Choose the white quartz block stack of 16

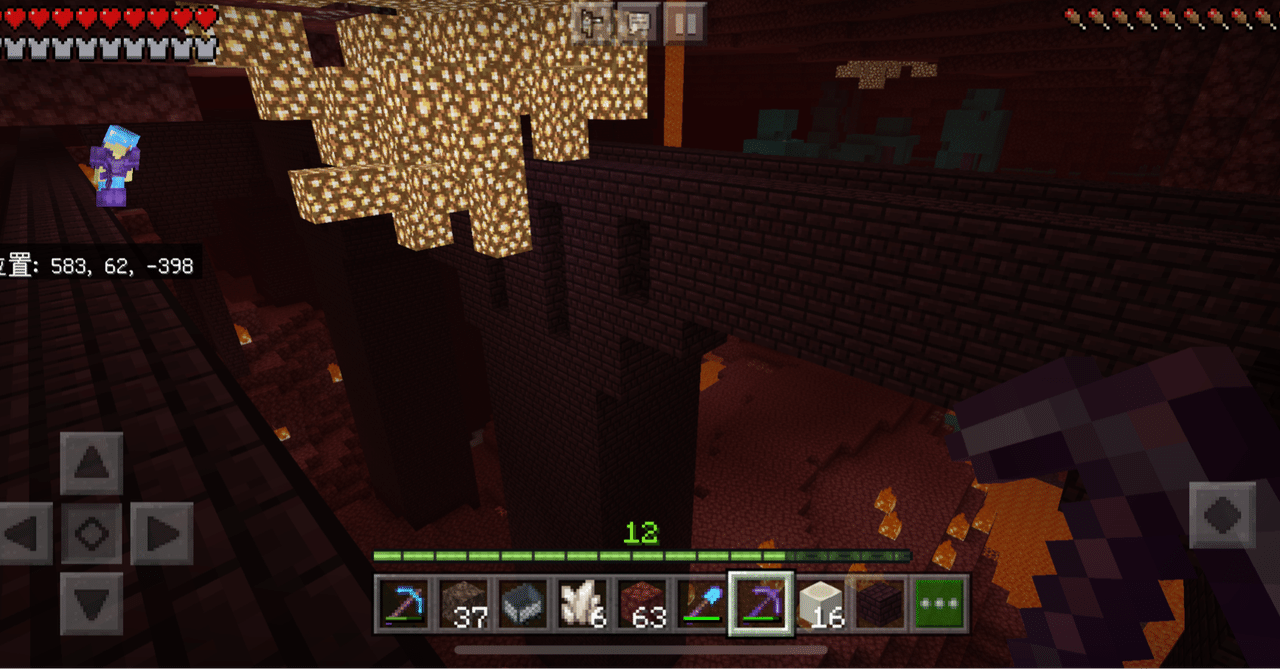[x=820, y=603]
